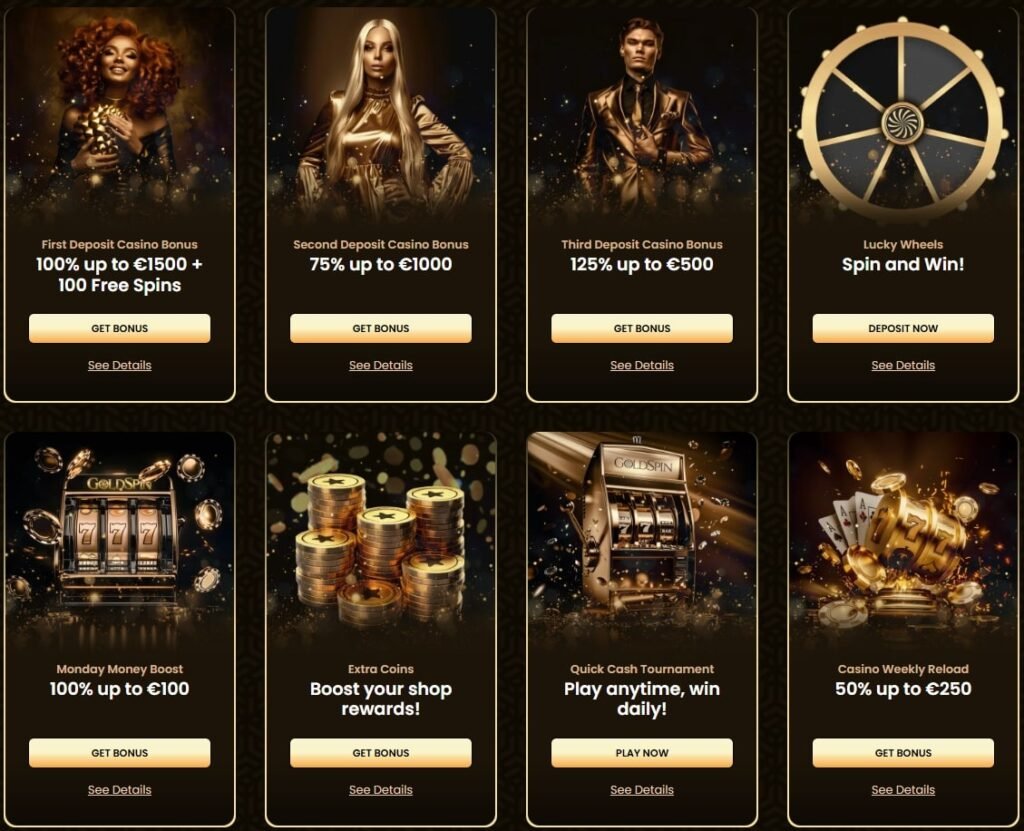The height and width of the screenshot is (831, 1024).
Task: Open Casino Weekly Reload details
Action: tap(902, 790)
